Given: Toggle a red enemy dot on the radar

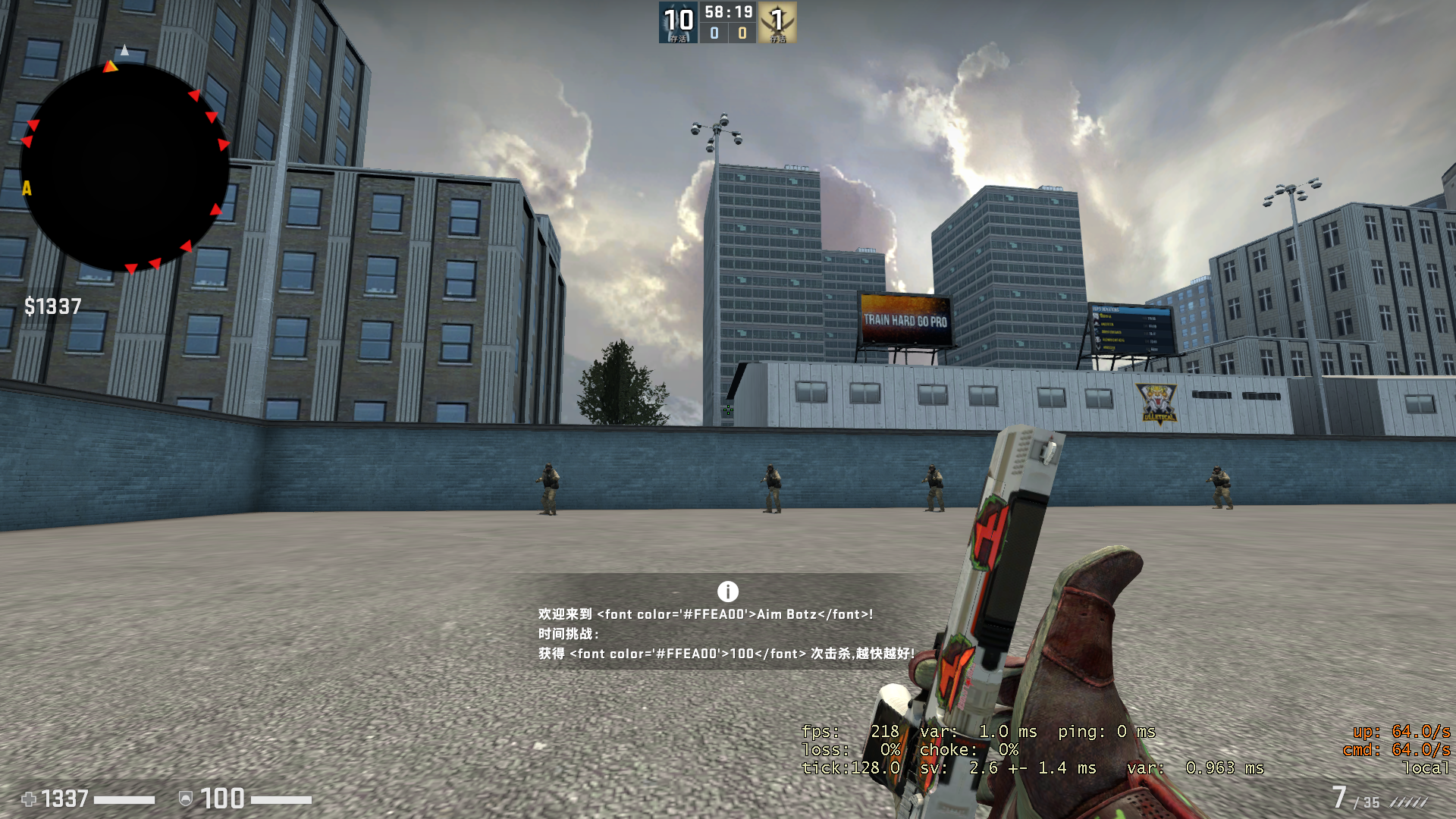Looking at the screenshot, I should click(194, 95).
